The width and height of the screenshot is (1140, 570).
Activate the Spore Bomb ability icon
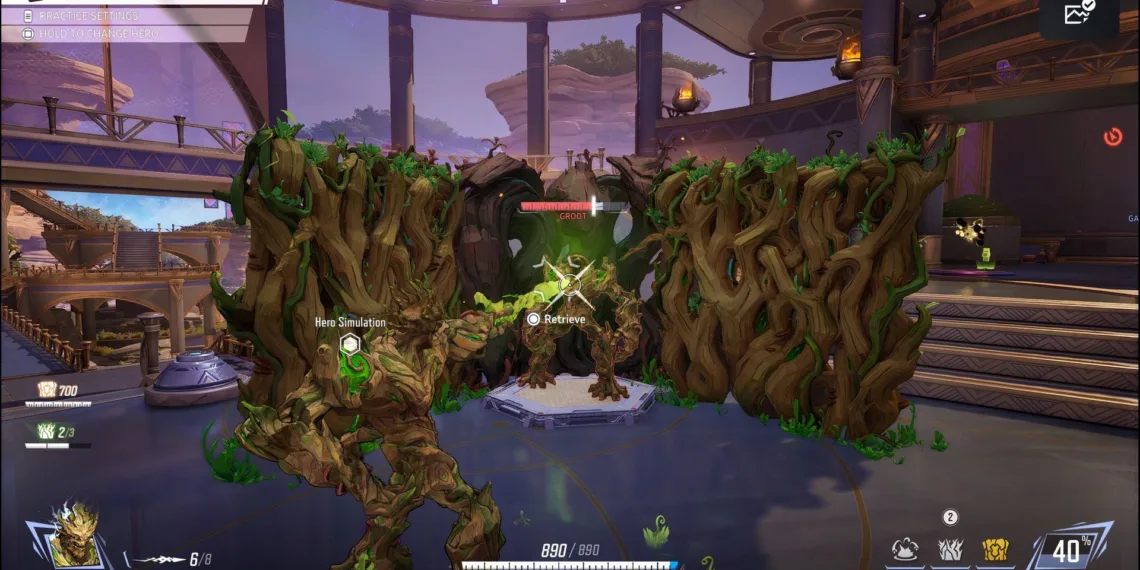pos(907,548)
